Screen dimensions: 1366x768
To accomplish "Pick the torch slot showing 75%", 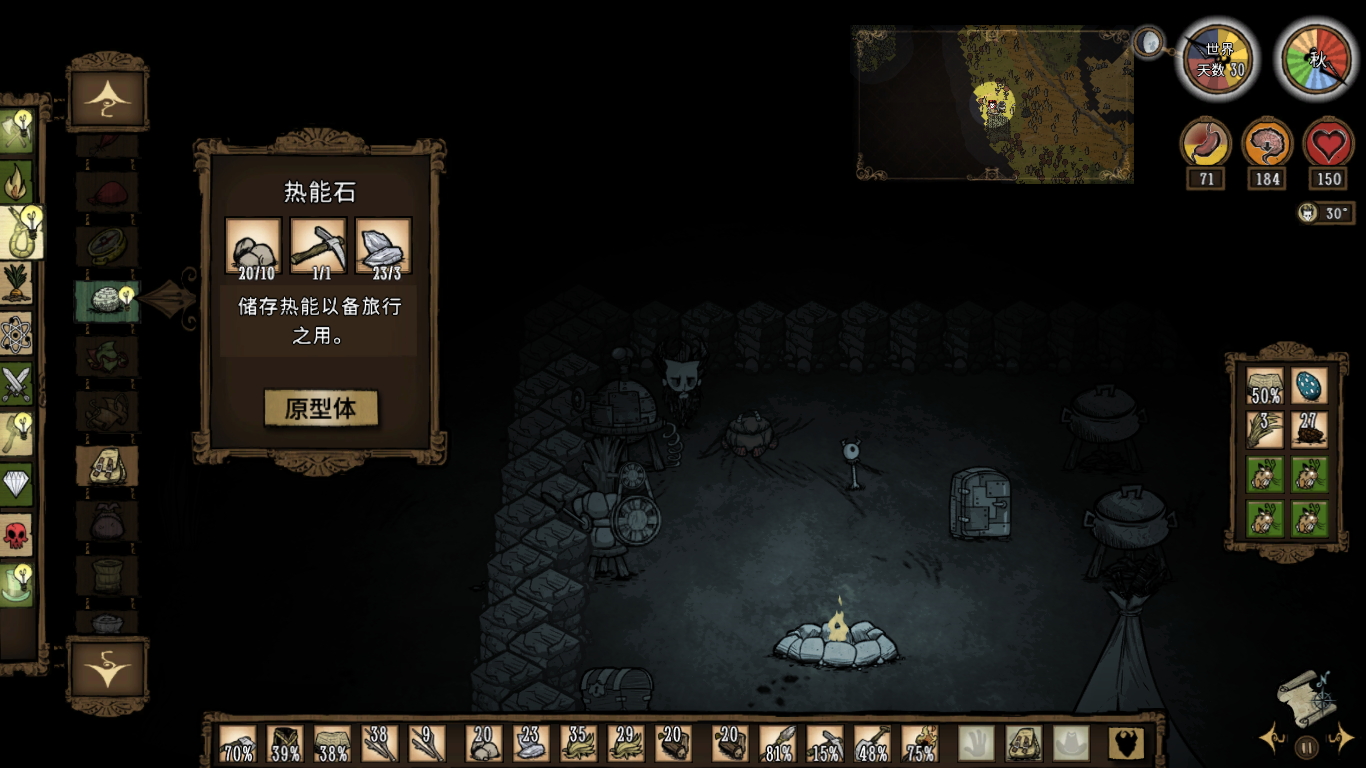I will point(920,744).
